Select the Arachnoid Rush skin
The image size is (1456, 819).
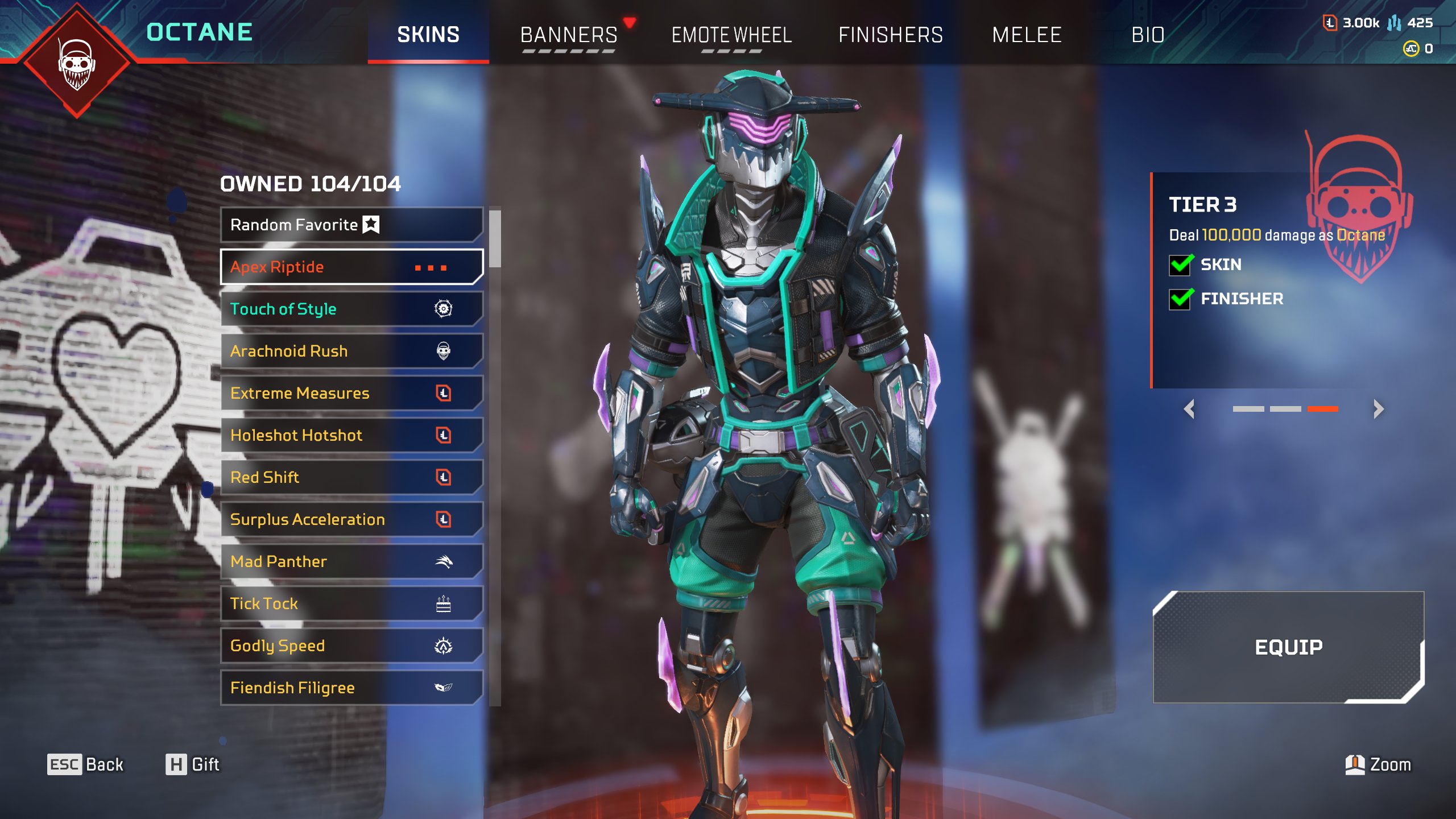click(x=351, y=351)
